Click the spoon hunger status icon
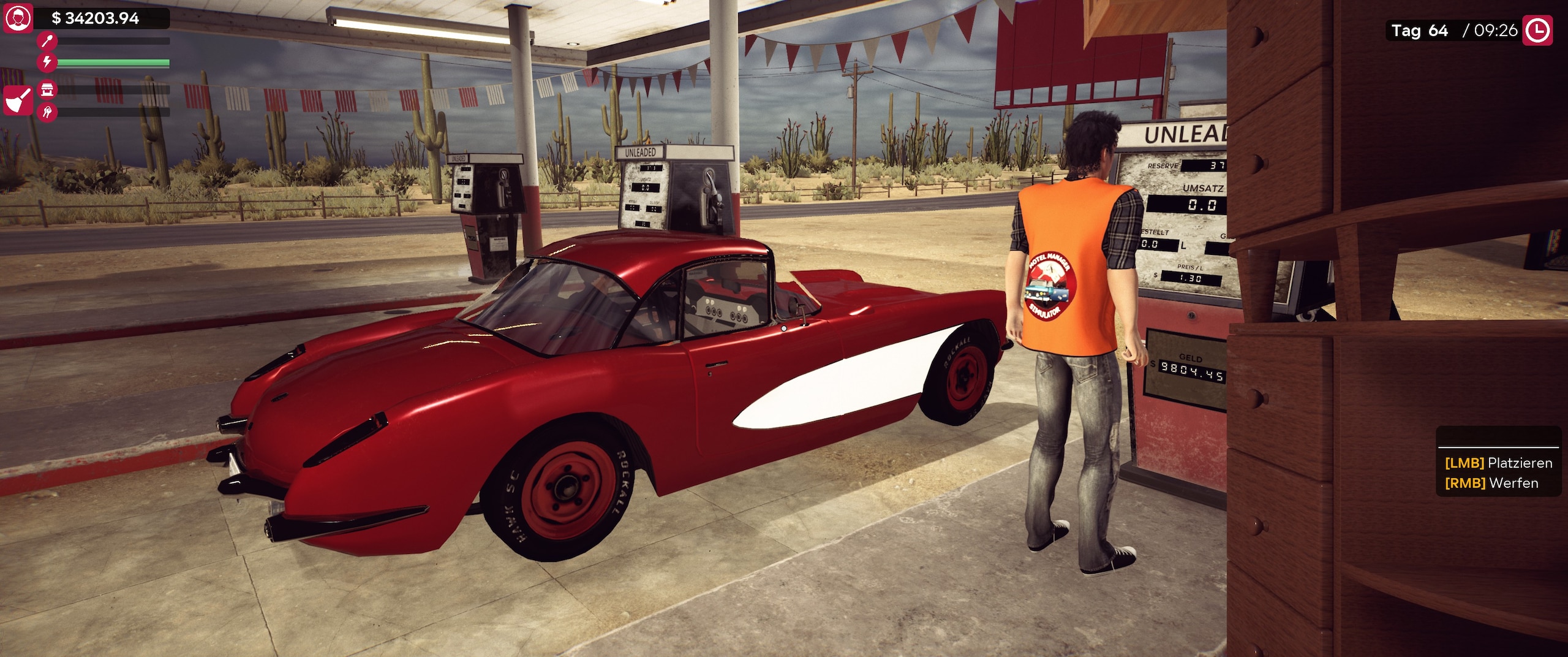The height and width of the screenshot is (657, 1568). (47, 40)
